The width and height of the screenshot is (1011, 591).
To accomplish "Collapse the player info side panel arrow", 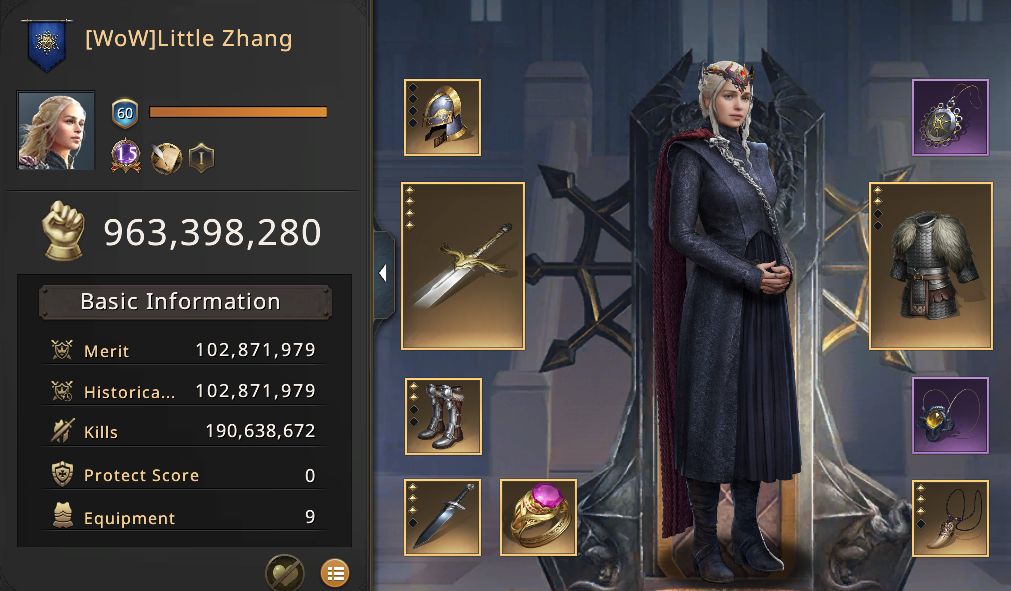I will click(383, 274).
